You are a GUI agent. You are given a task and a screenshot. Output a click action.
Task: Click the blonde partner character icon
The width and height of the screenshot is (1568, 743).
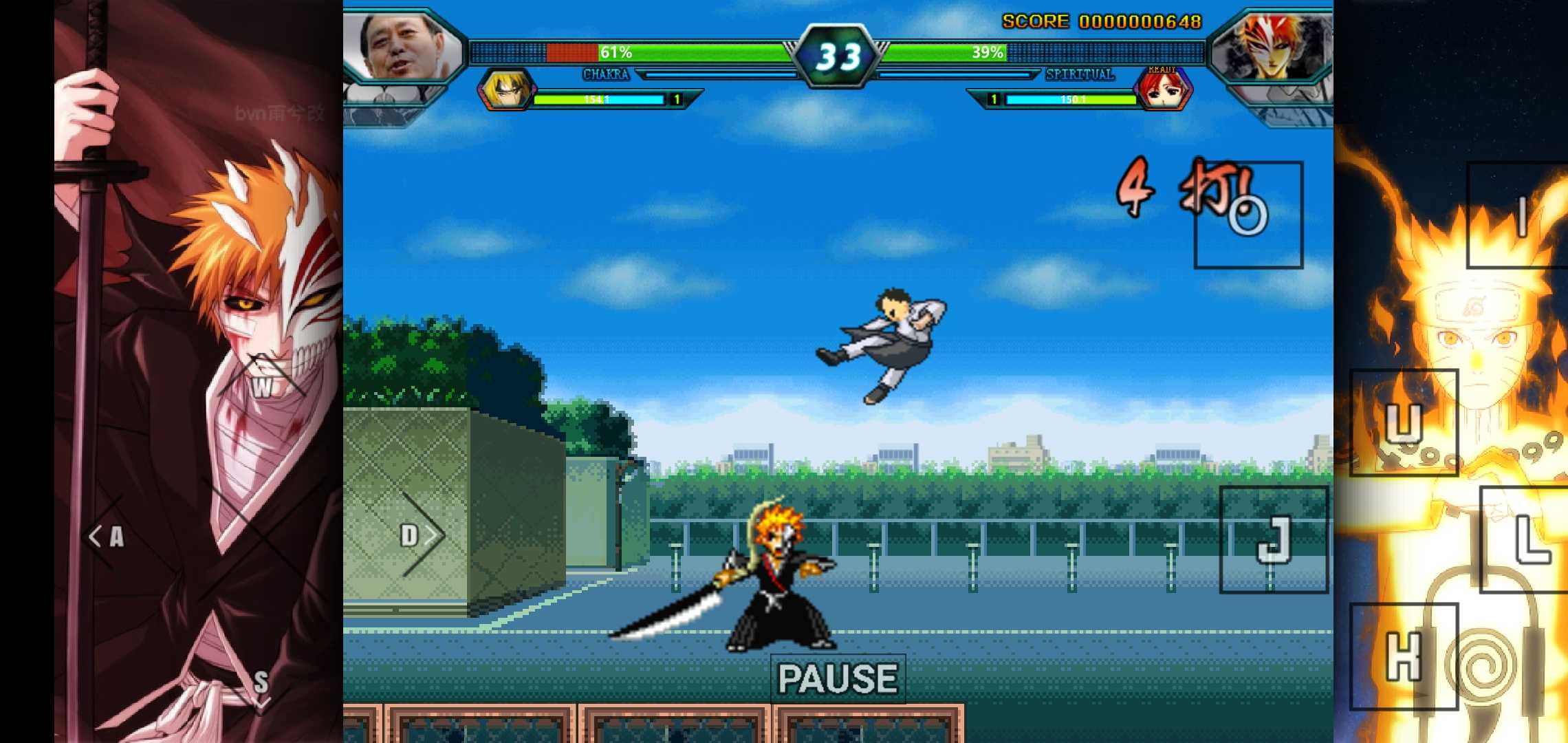[x=503, y=90]
